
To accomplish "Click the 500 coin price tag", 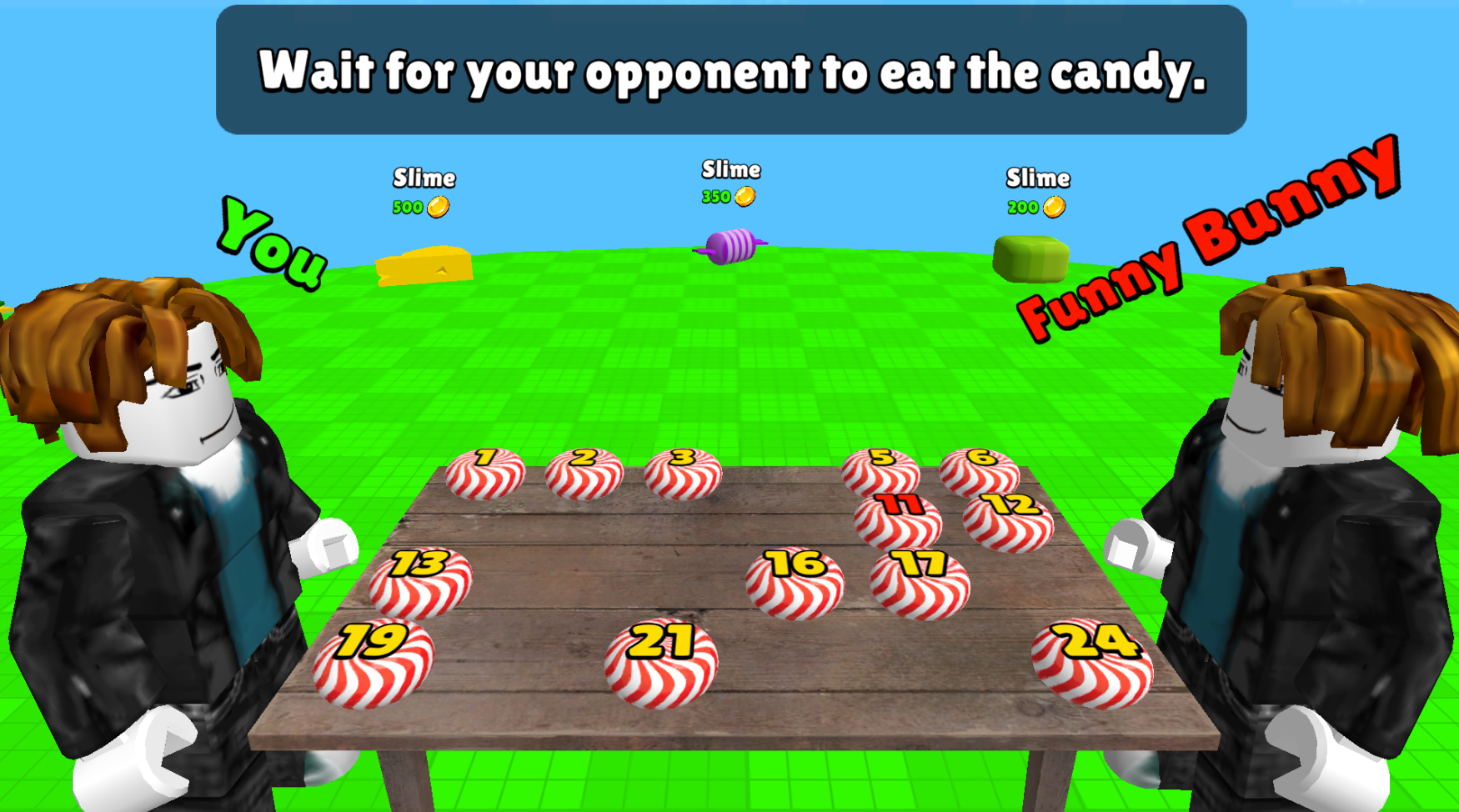I will click(x=421, y=207).
